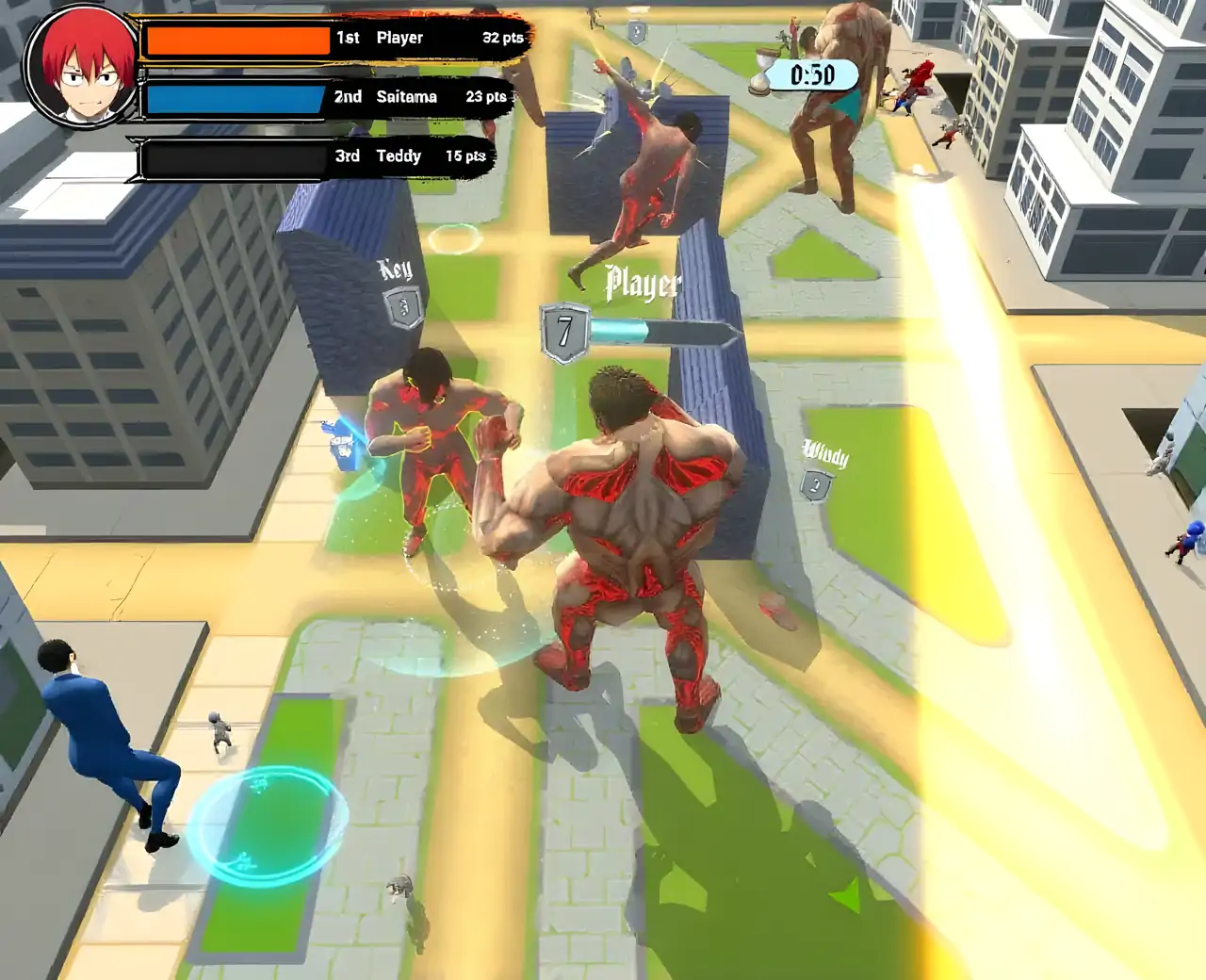Select Teddy's 3rd place leaderboard row
This screenshot has height=980, width=1206.
coord(316,156)
